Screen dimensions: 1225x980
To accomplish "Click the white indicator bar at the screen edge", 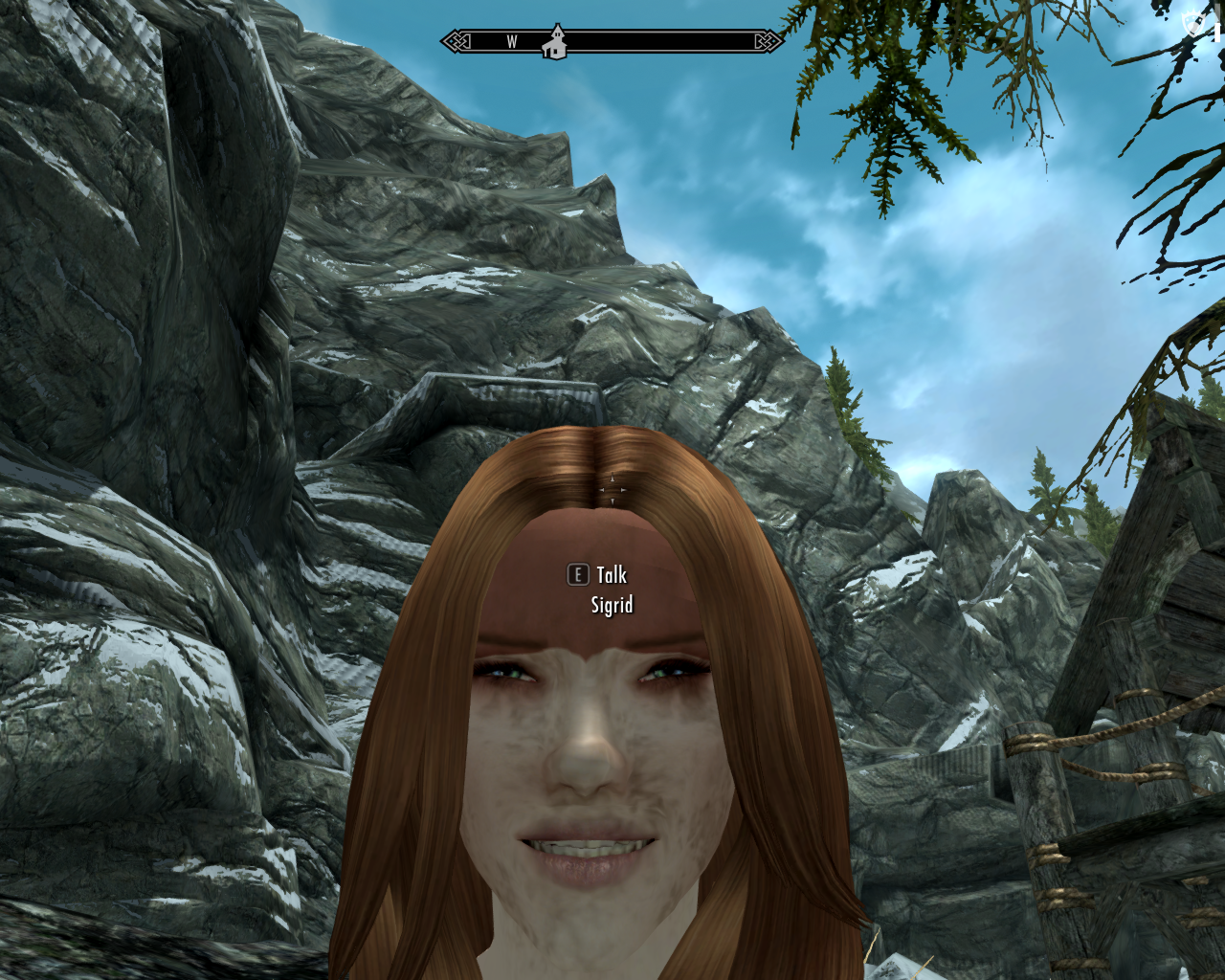I will (1217, 33).
